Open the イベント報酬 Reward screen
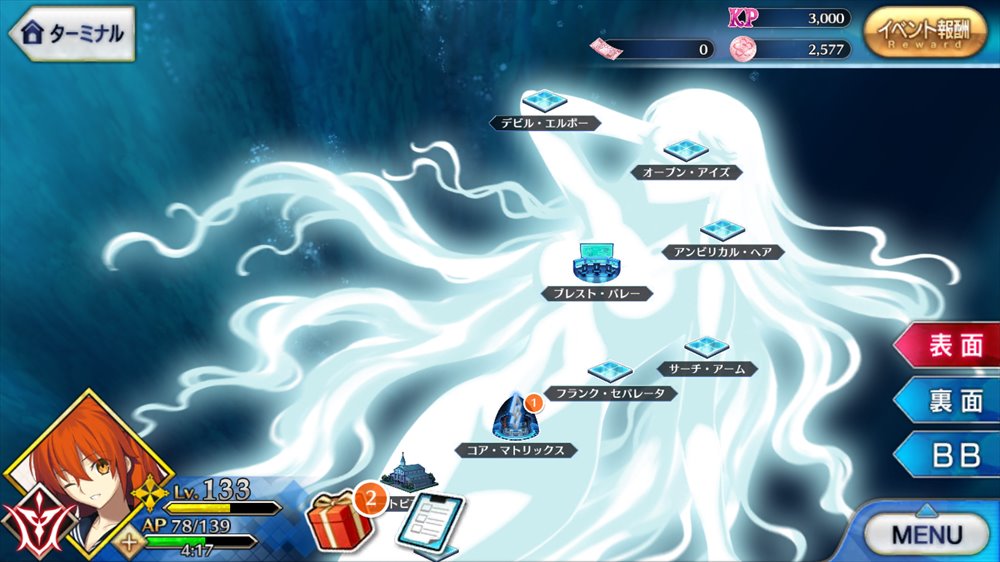The height and width of the screenshot is (562, 1000). [x=924, y=33]
